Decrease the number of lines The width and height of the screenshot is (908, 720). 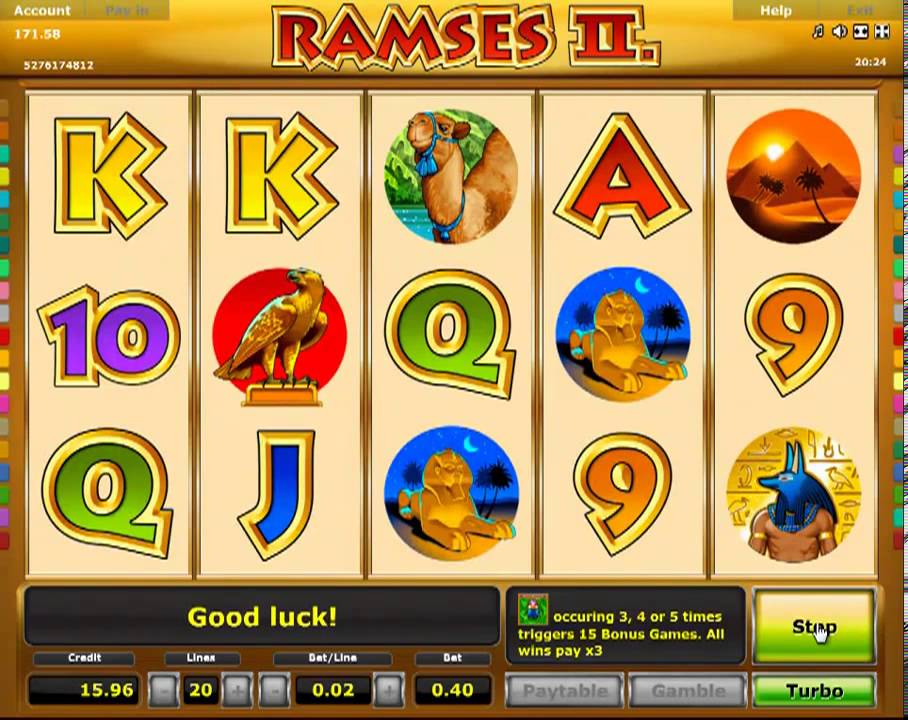(165, 690)
